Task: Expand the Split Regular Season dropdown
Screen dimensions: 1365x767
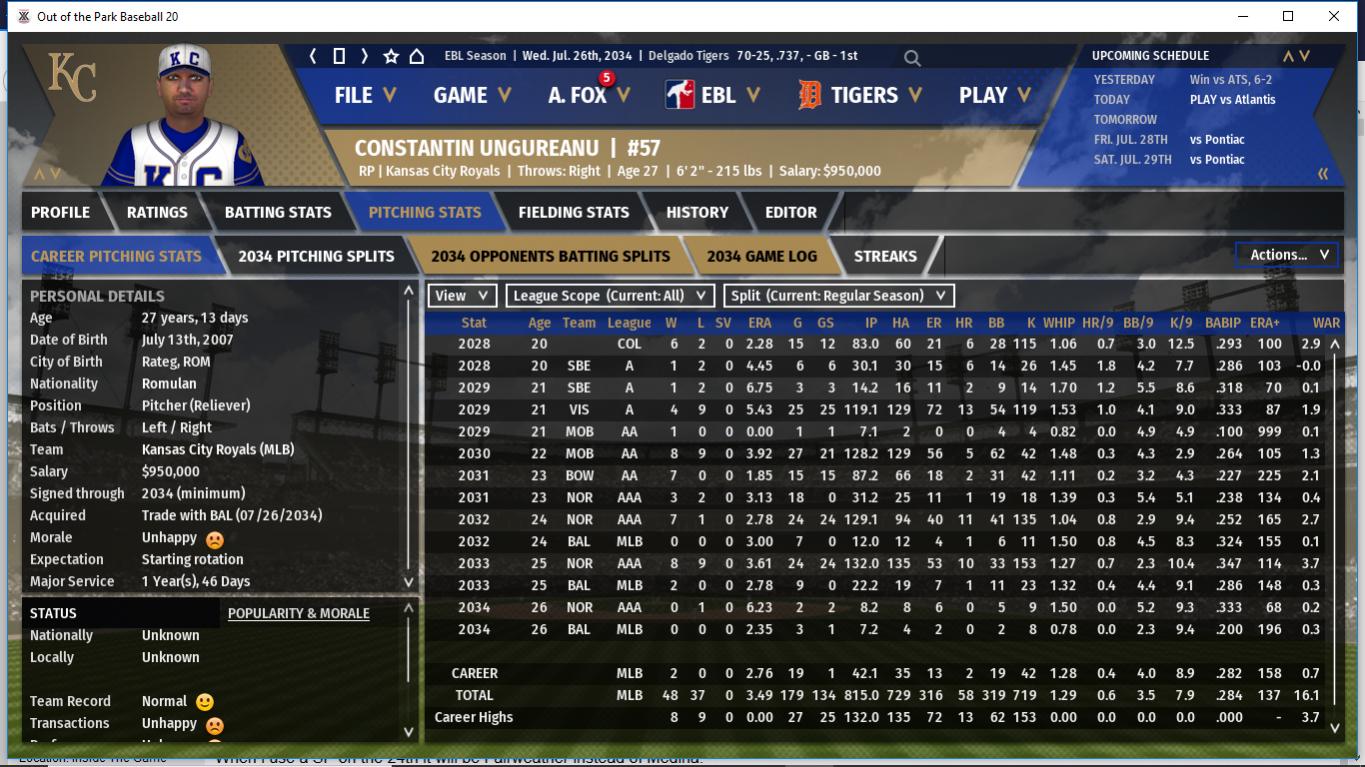Action: [838, 296]
